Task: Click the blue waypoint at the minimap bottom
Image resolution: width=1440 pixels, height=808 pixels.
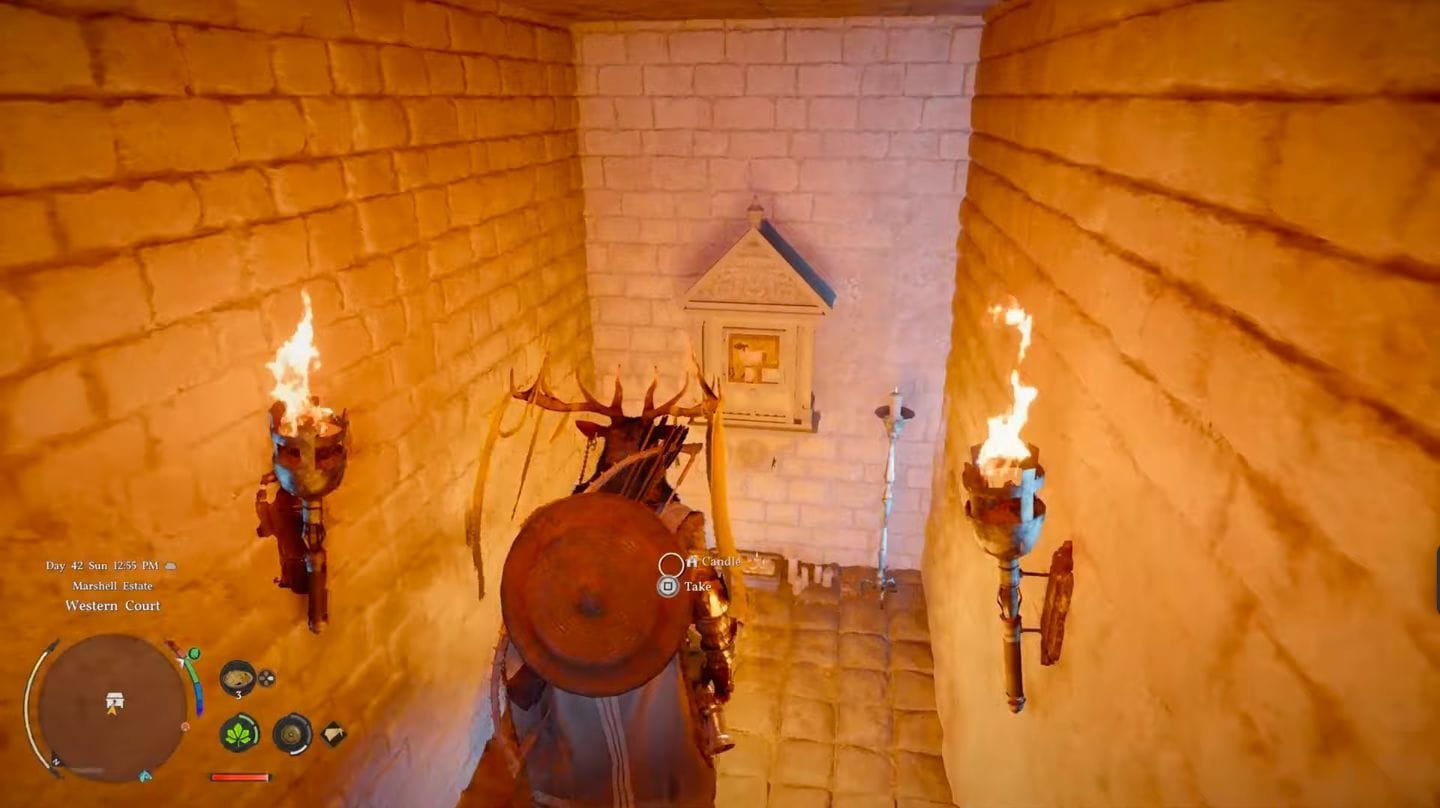Action: 143,776
